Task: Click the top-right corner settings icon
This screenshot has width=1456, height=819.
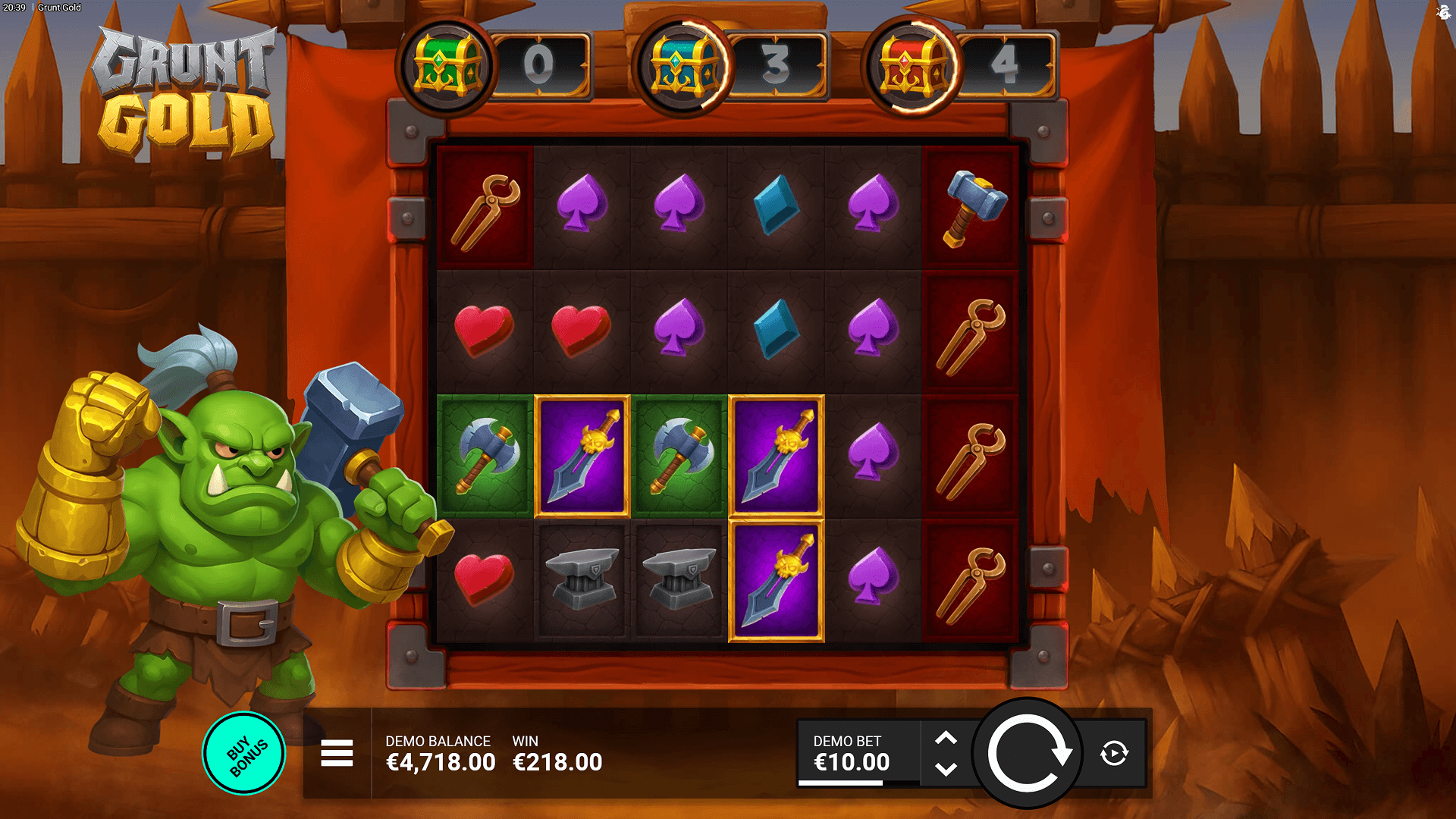Action: click(1442, 12)
